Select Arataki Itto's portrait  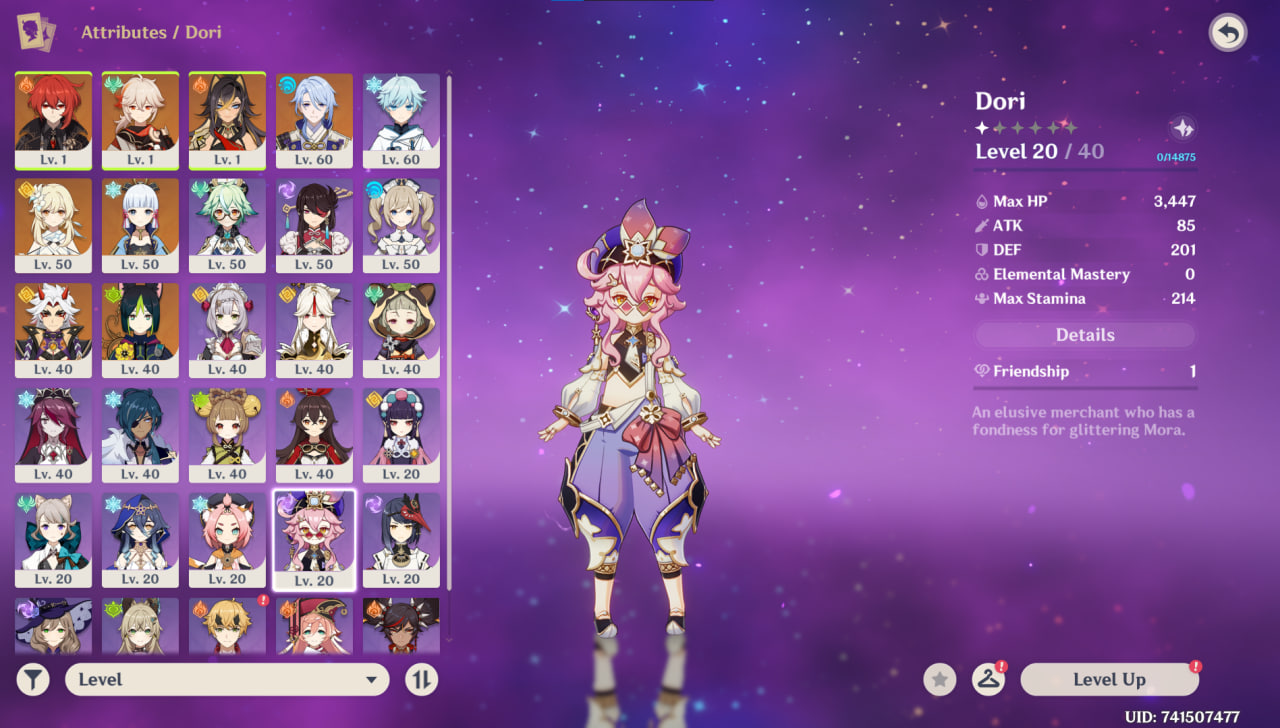pyautogui.click(x=54, y=328)
